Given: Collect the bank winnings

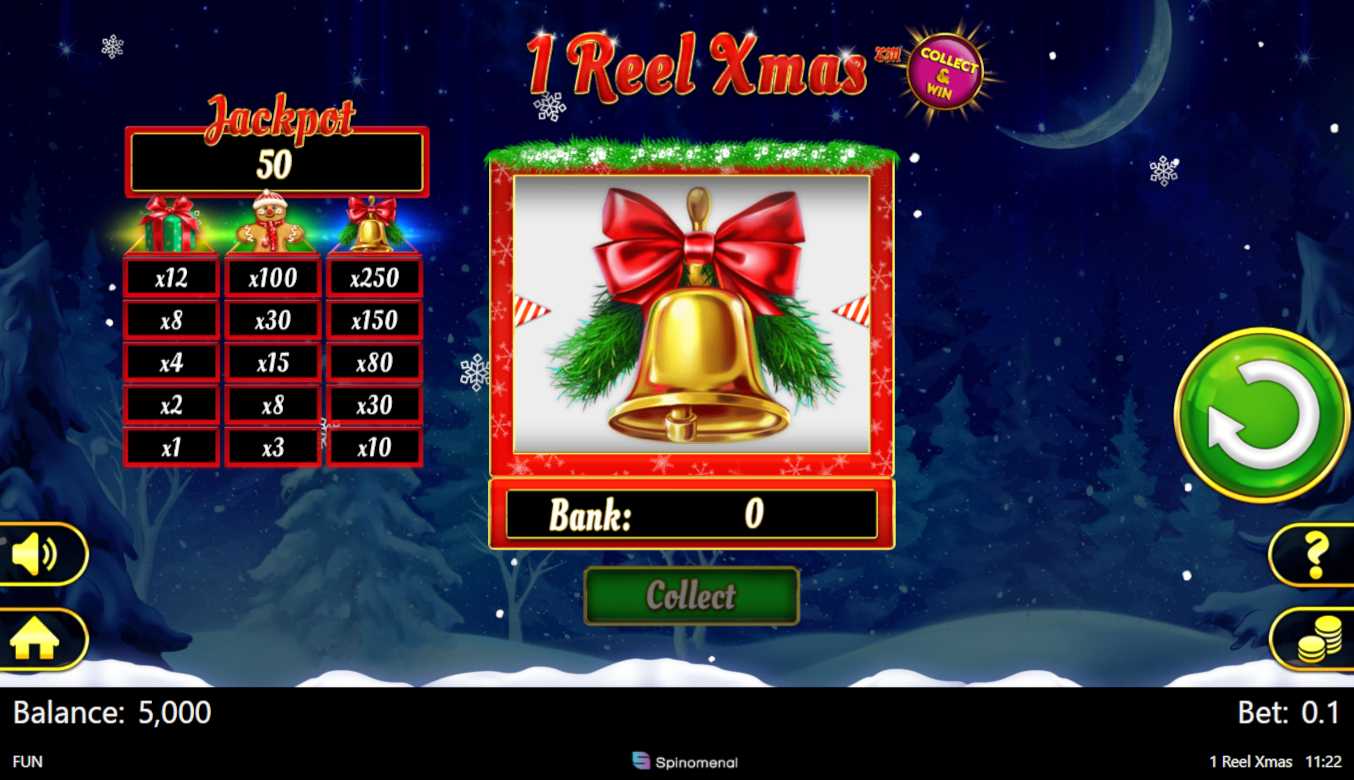Looking at the screenshot, I should click(x=691, y=596).
